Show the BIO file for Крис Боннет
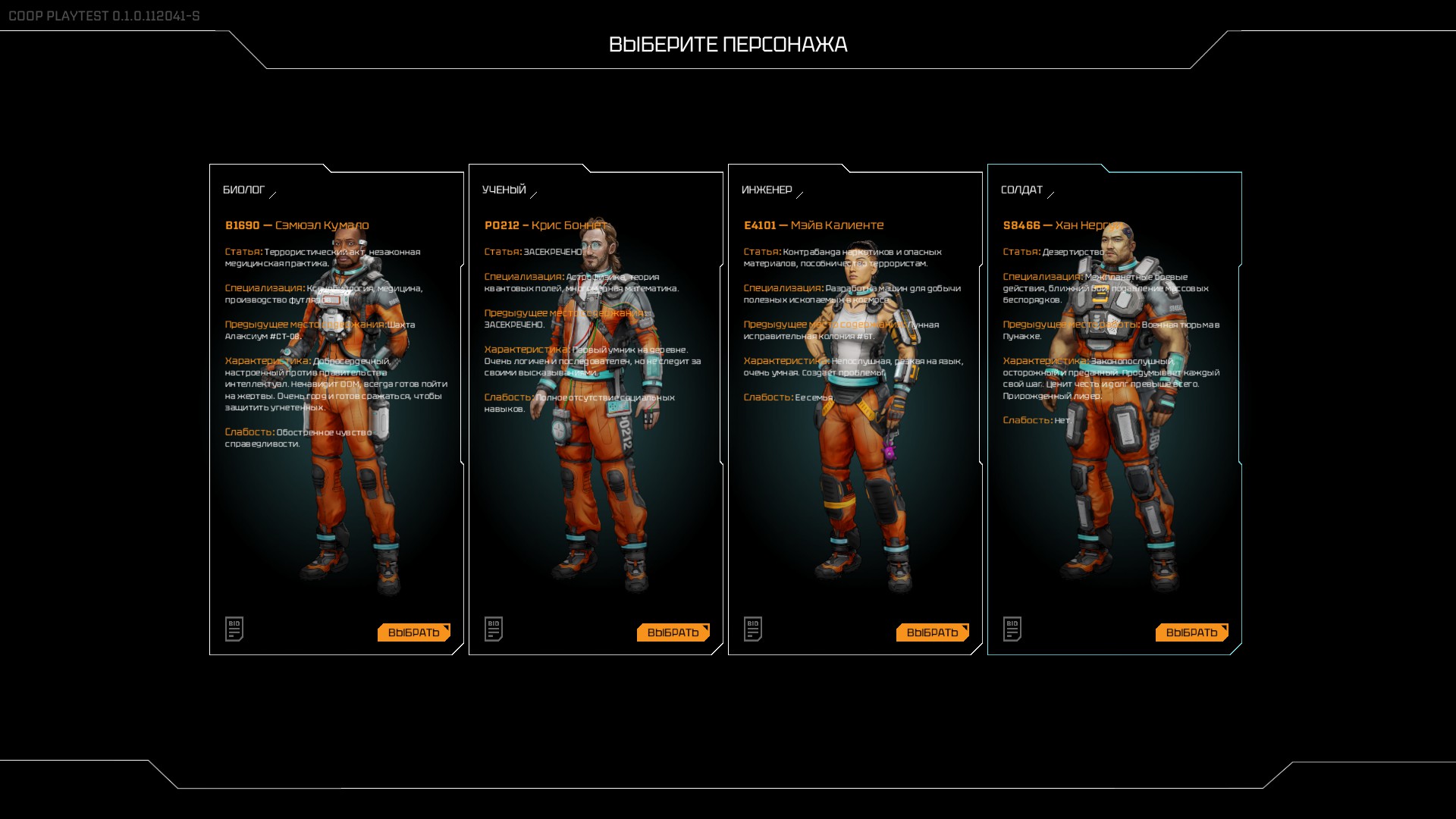Viewport: 1456px width, 819px height. click(494, 629)
